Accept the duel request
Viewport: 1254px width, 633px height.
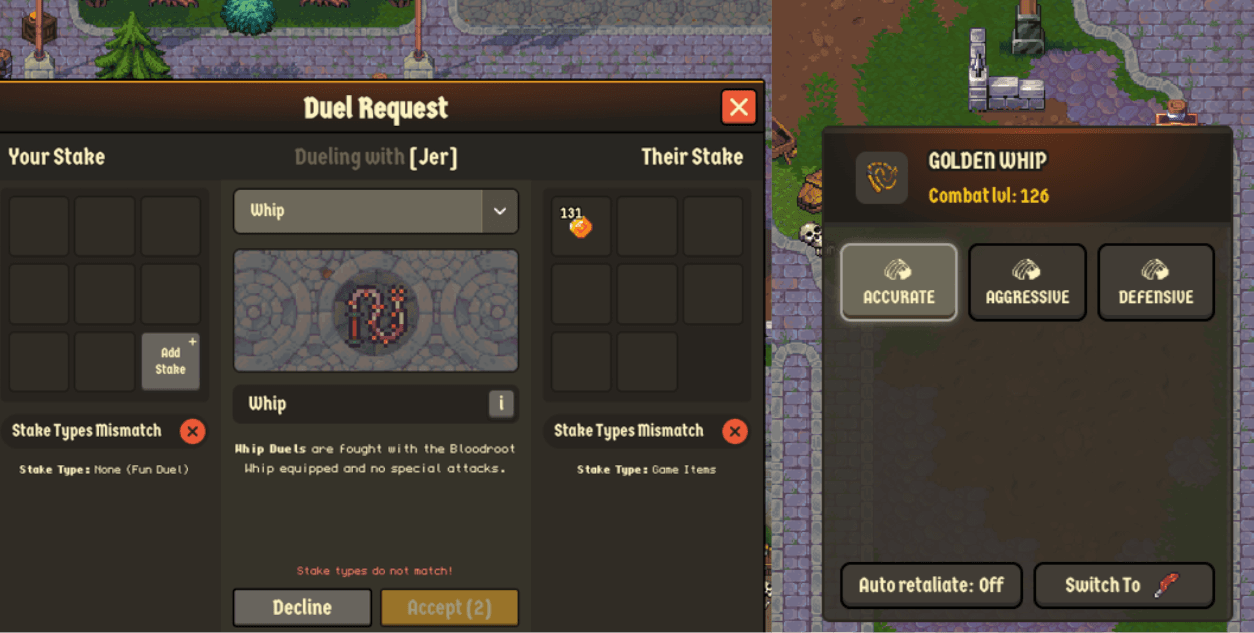pyautogui.click(x=449, y=607)
